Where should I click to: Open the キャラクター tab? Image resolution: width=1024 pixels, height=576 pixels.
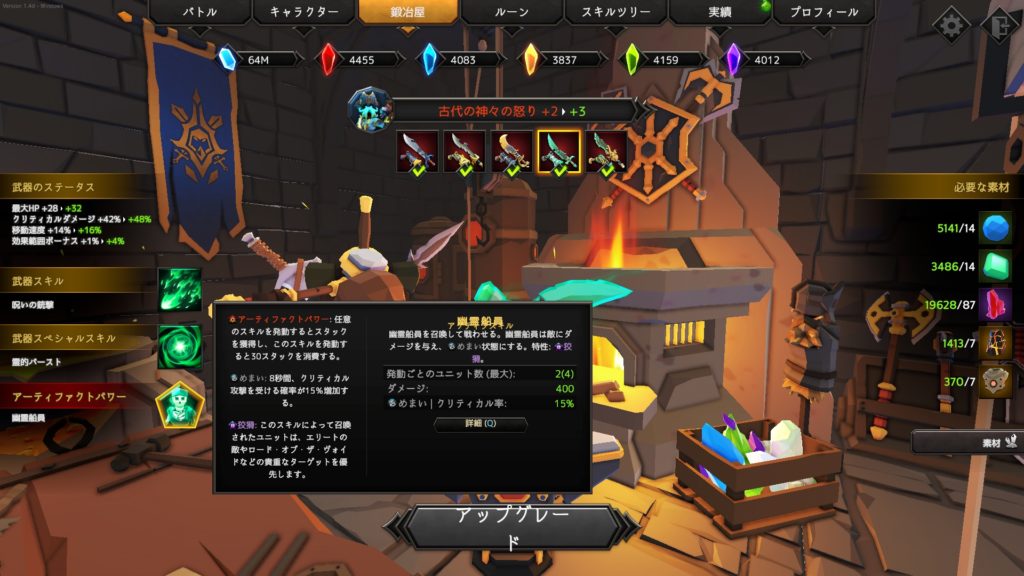click(309, 13)
